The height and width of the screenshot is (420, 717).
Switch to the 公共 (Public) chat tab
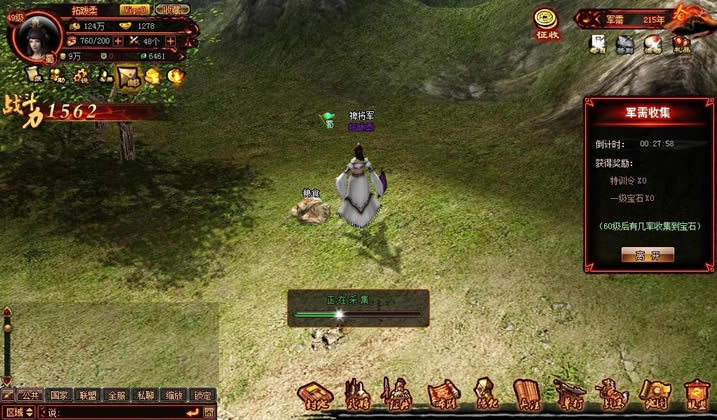(x=30, y=395)
